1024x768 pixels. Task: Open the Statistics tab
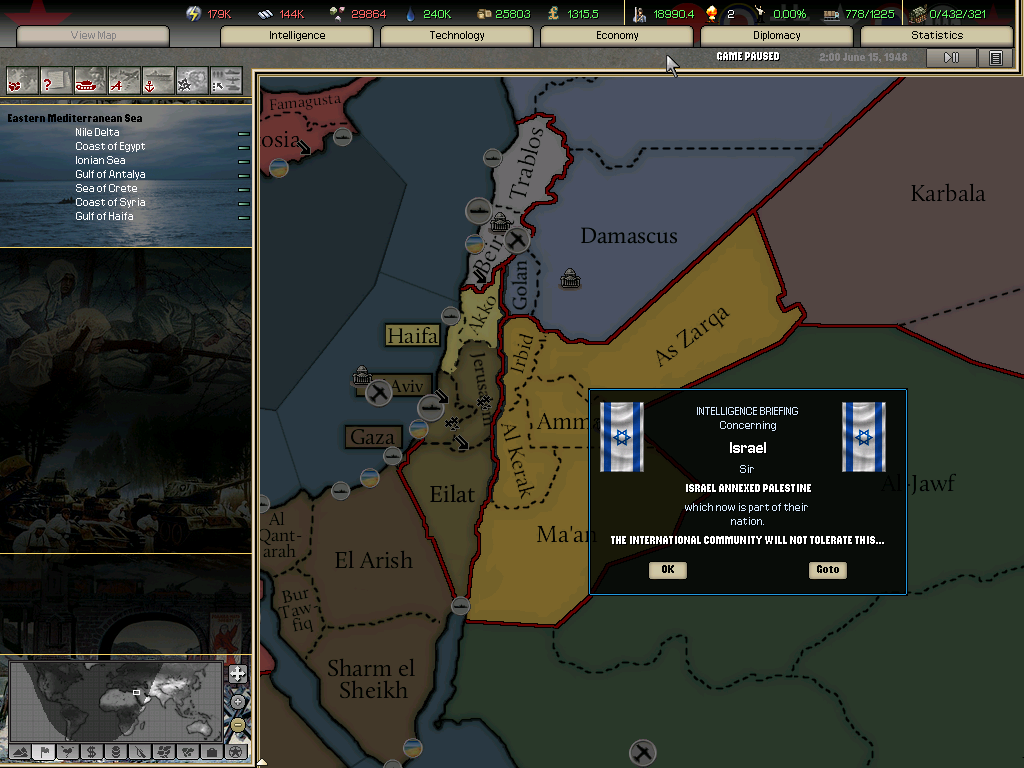click(937, 36)
